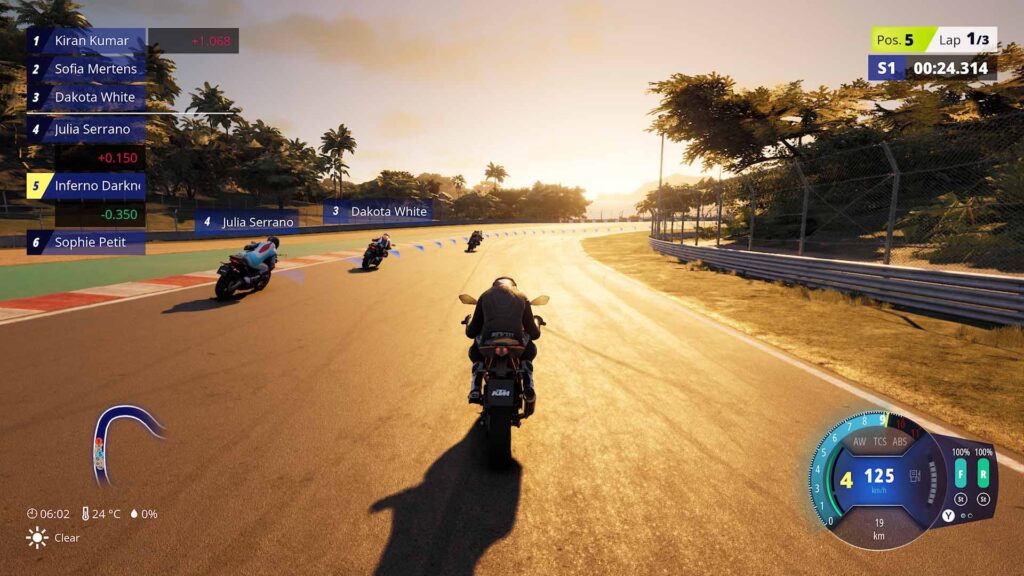Select Sofia Mertens in the standings list
This screenshot has width=1024, height=576.
coord(90,69)
